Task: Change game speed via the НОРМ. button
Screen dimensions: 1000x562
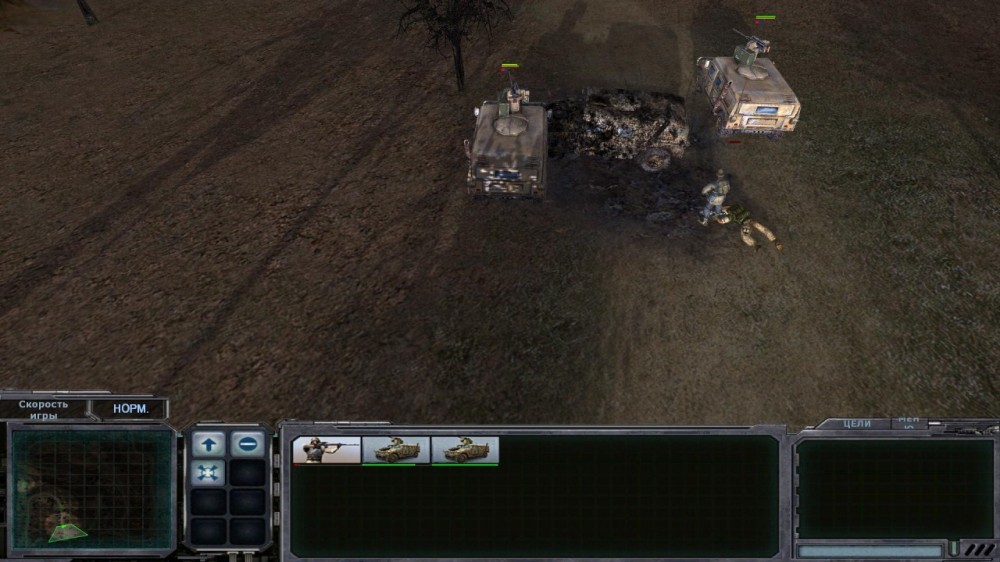Action: pyautogui.click(x=129, y=409)
